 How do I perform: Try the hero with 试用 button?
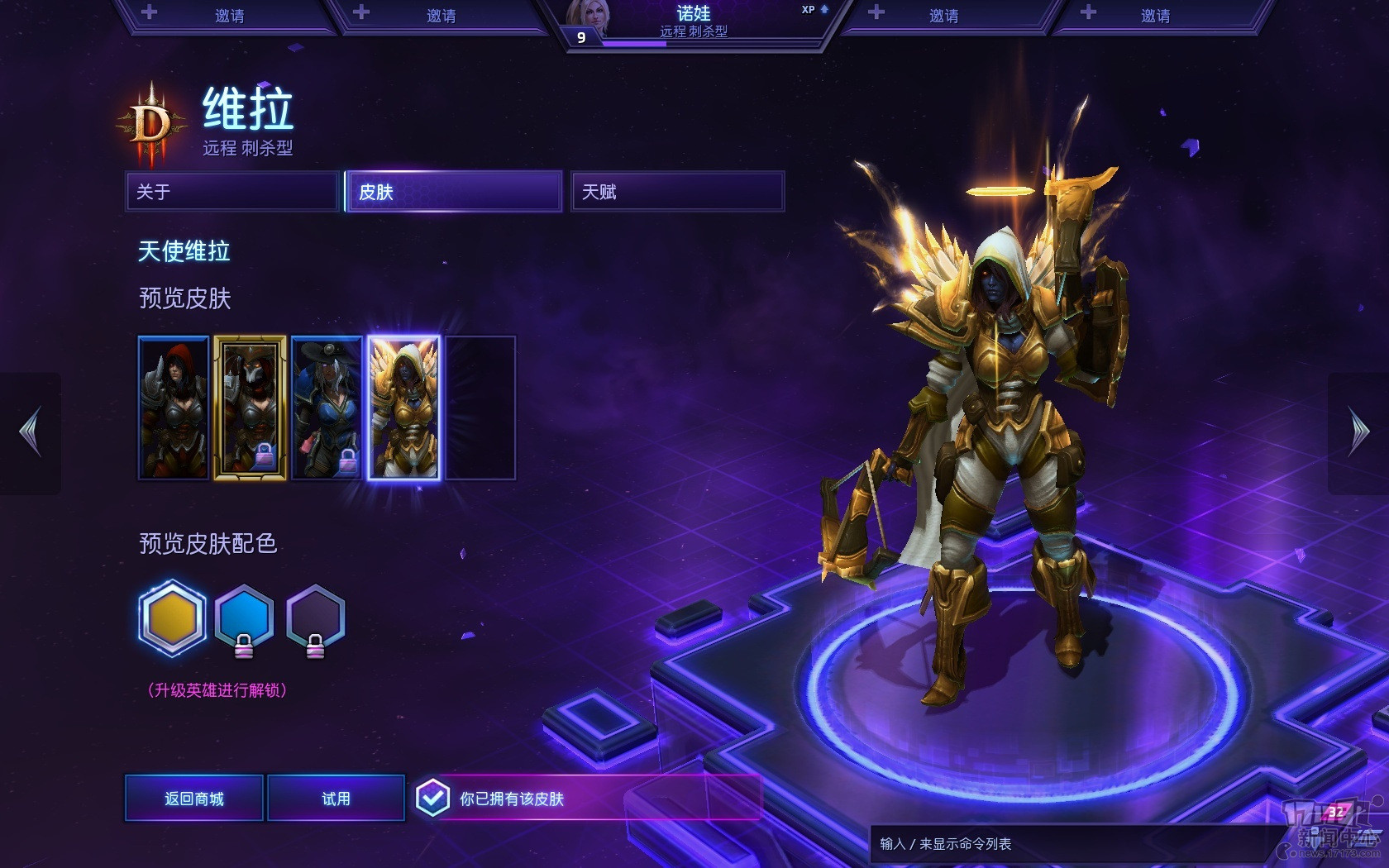(x=336, y=799)
